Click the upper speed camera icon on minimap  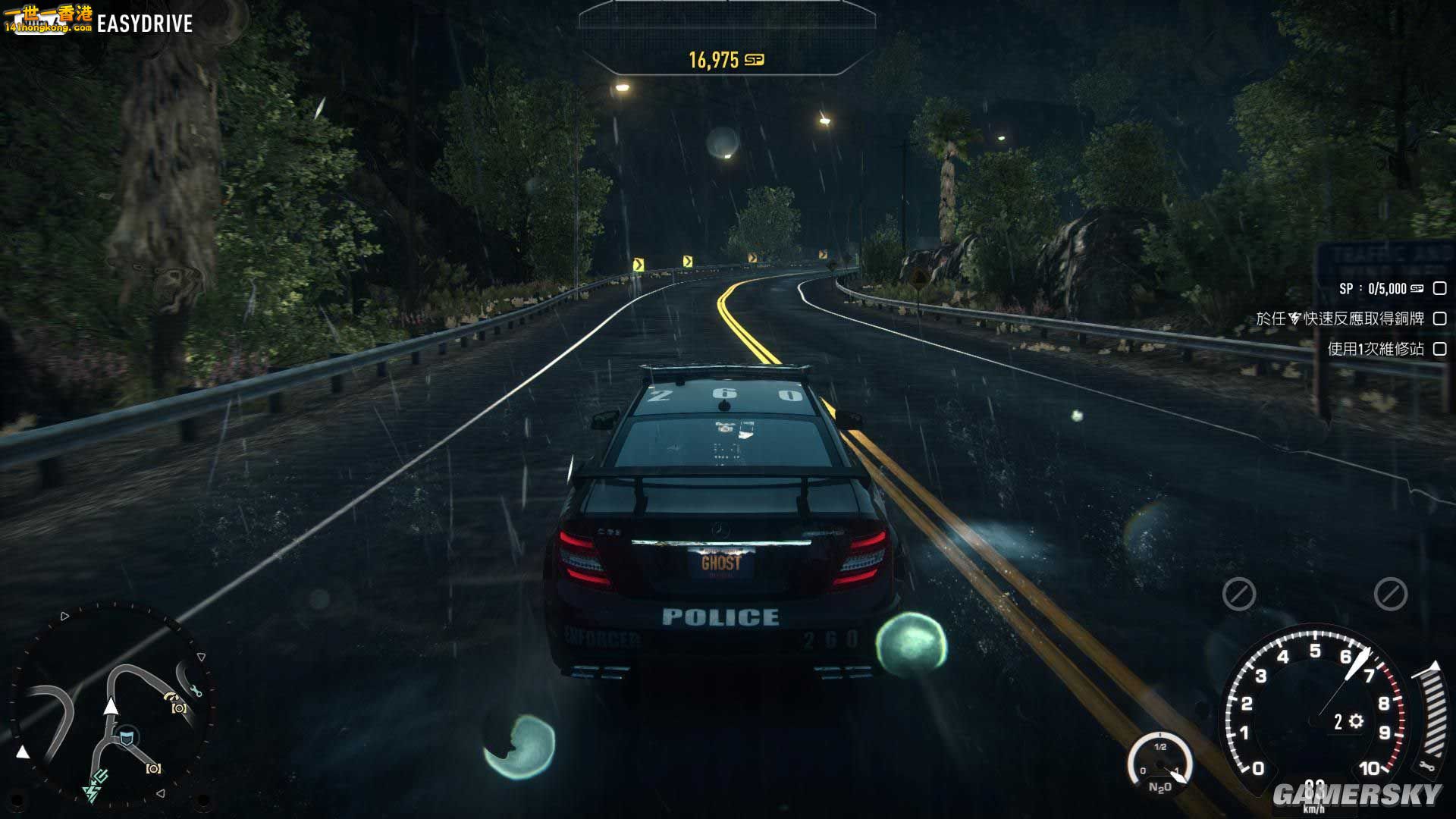[179, 708]
